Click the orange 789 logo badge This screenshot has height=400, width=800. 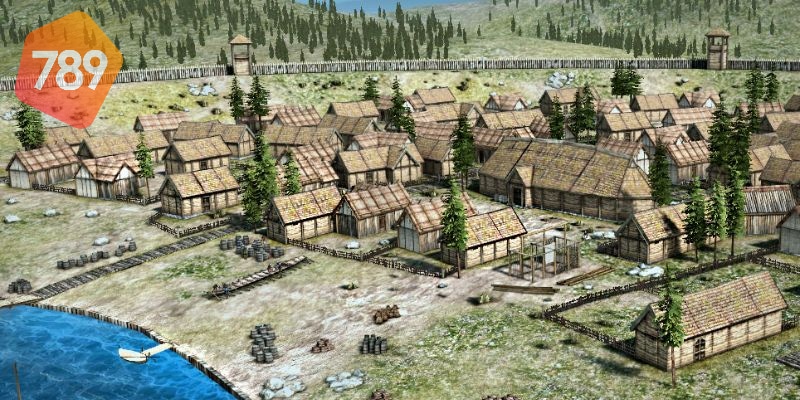coord(69,68)
